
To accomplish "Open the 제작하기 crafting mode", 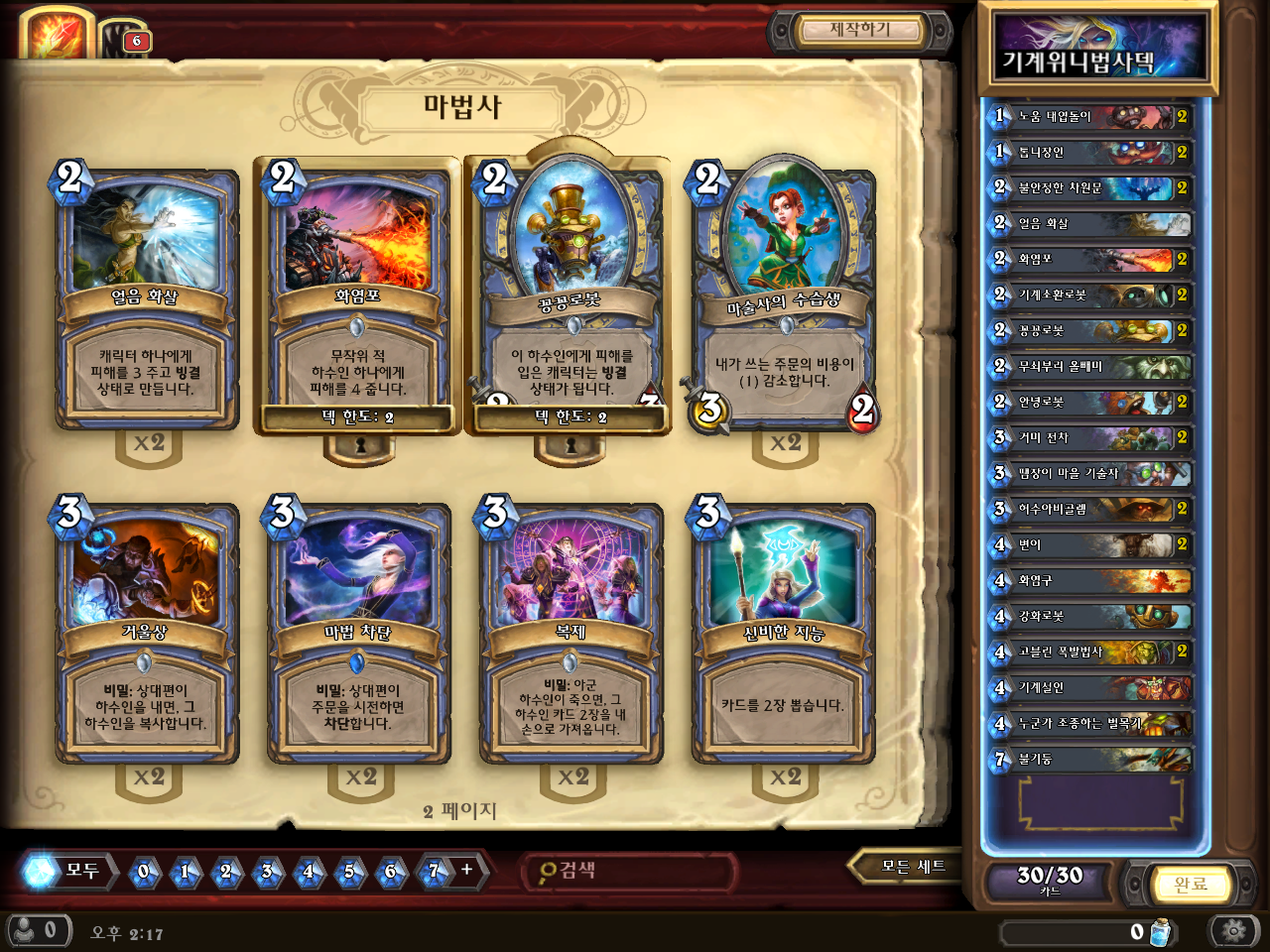I will point(859,31).
